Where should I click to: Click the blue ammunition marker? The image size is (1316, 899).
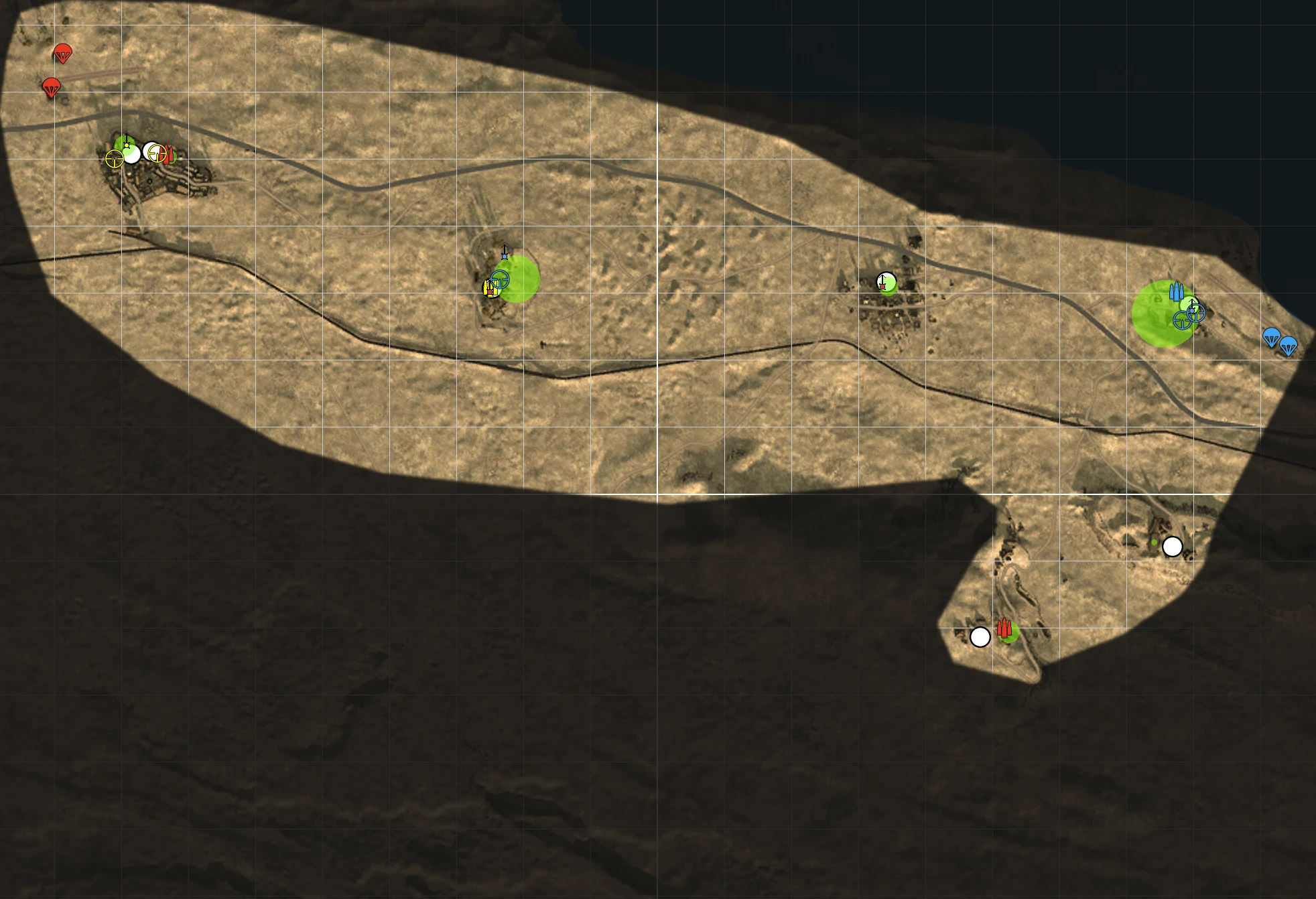click(1175, 292)
